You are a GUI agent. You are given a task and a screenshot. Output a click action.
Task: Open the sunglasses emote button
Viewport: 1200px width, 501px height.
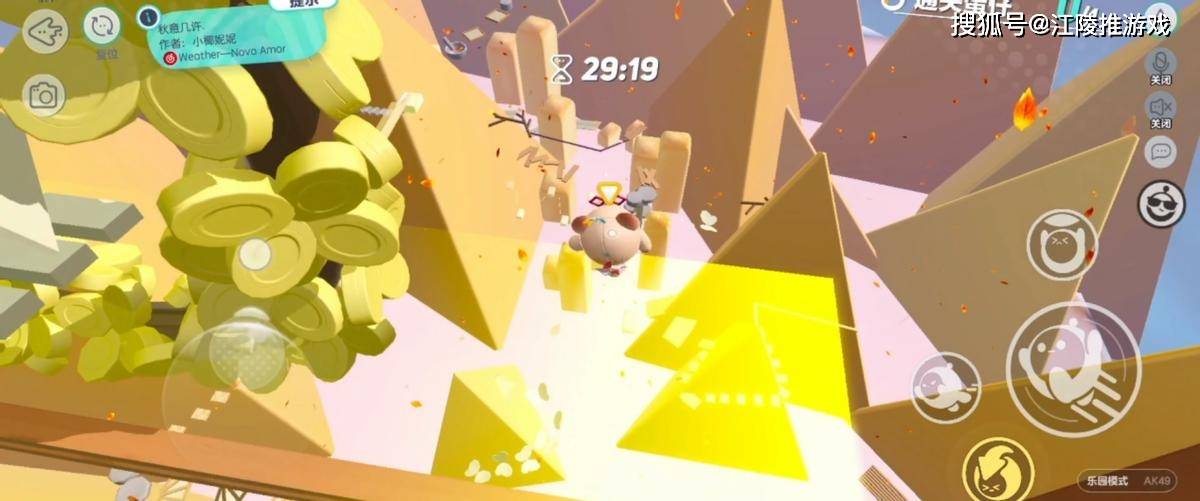[1161, 204]
